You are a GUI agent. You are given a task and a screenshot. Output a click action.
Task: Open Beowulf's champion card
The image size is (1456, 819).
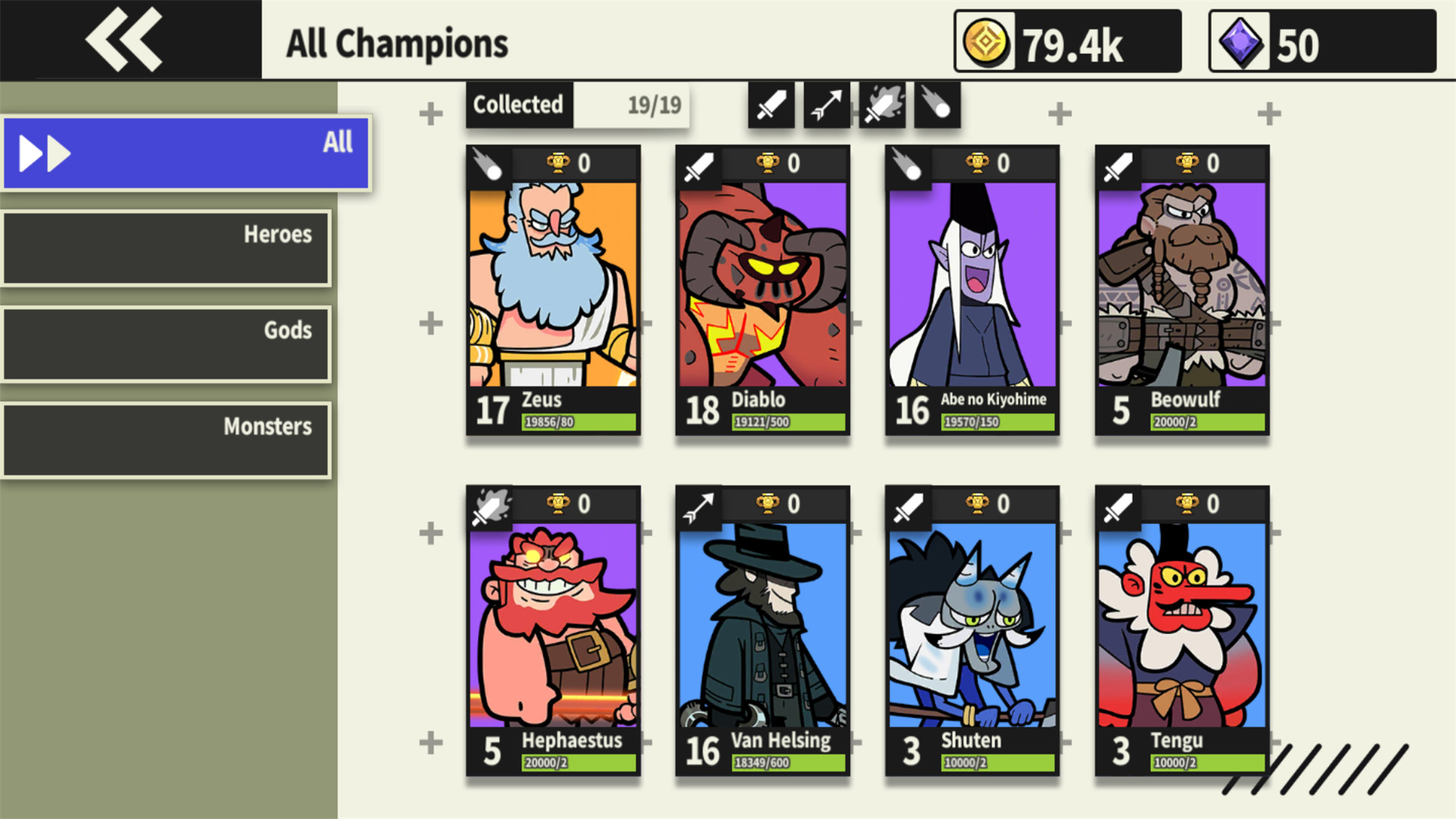(1181, 292)
